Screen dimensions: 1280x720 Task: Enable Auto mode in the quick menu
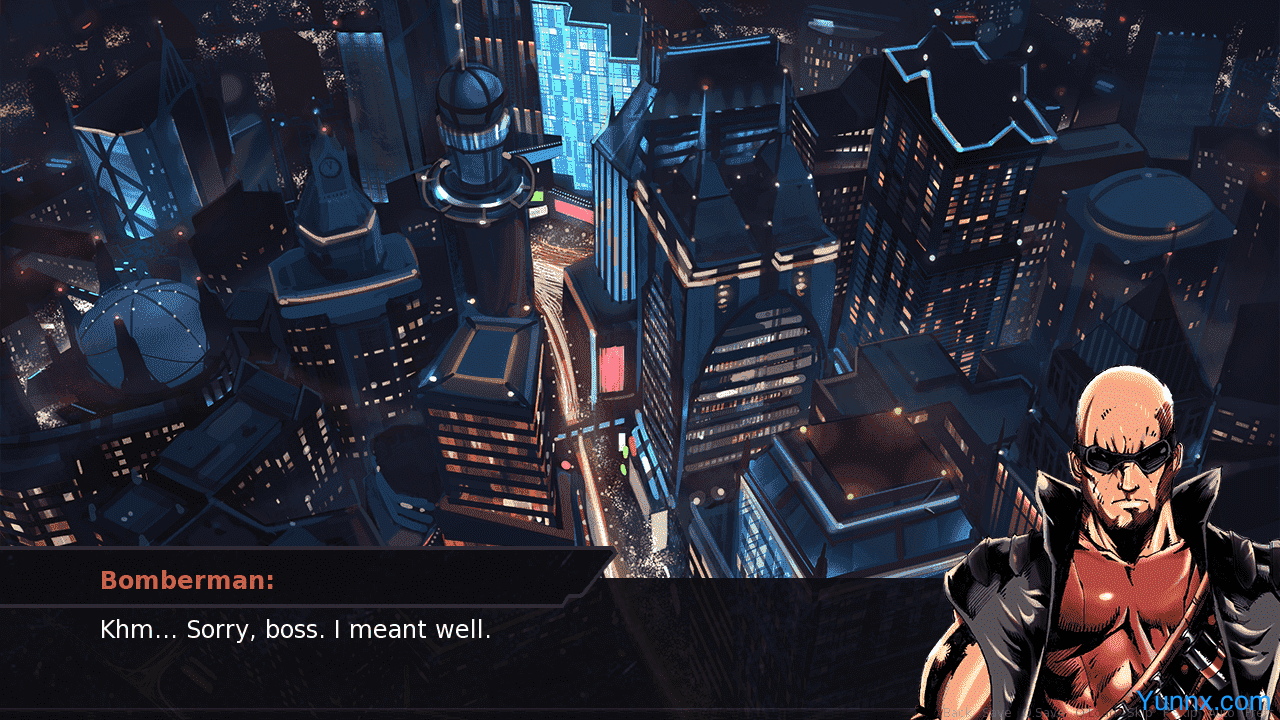pos(1222,713)
